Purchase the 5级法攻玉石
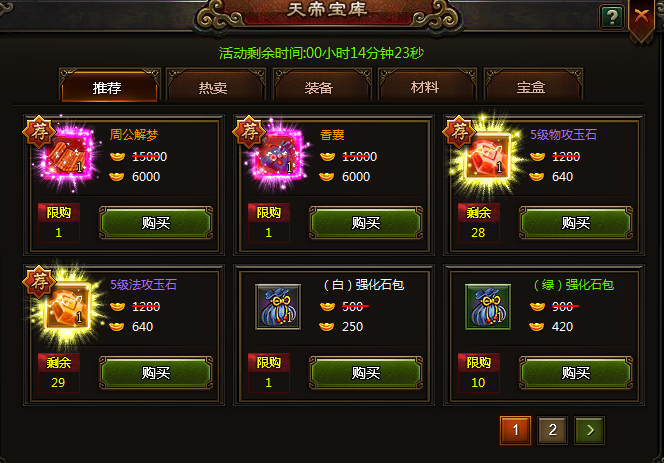Viewport: 664px width, 463px height. point(156,373)
